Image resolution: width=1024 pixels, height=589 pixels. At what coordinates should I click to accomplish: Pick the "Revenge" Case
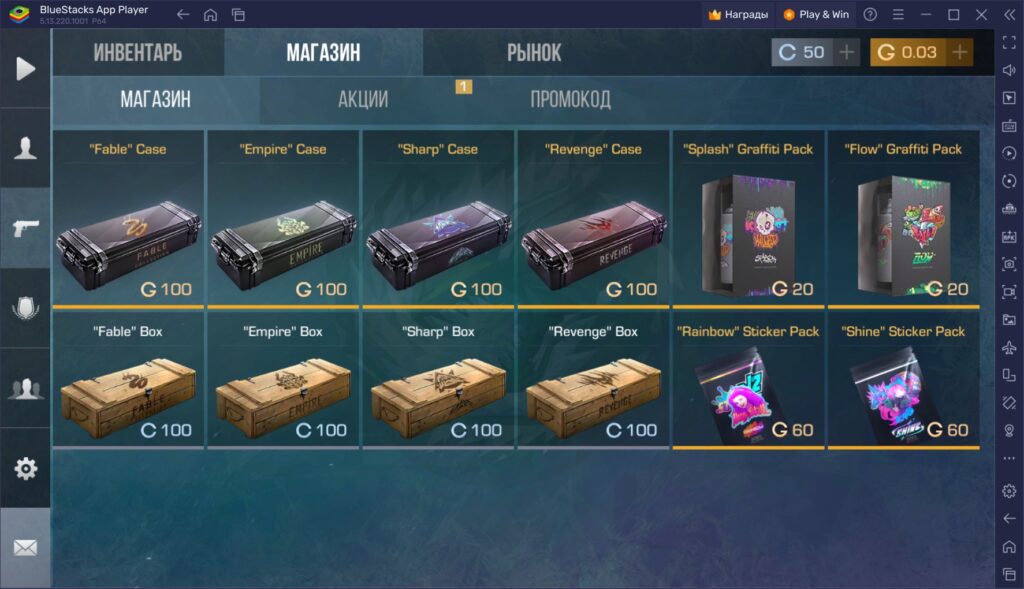[593, 219]
